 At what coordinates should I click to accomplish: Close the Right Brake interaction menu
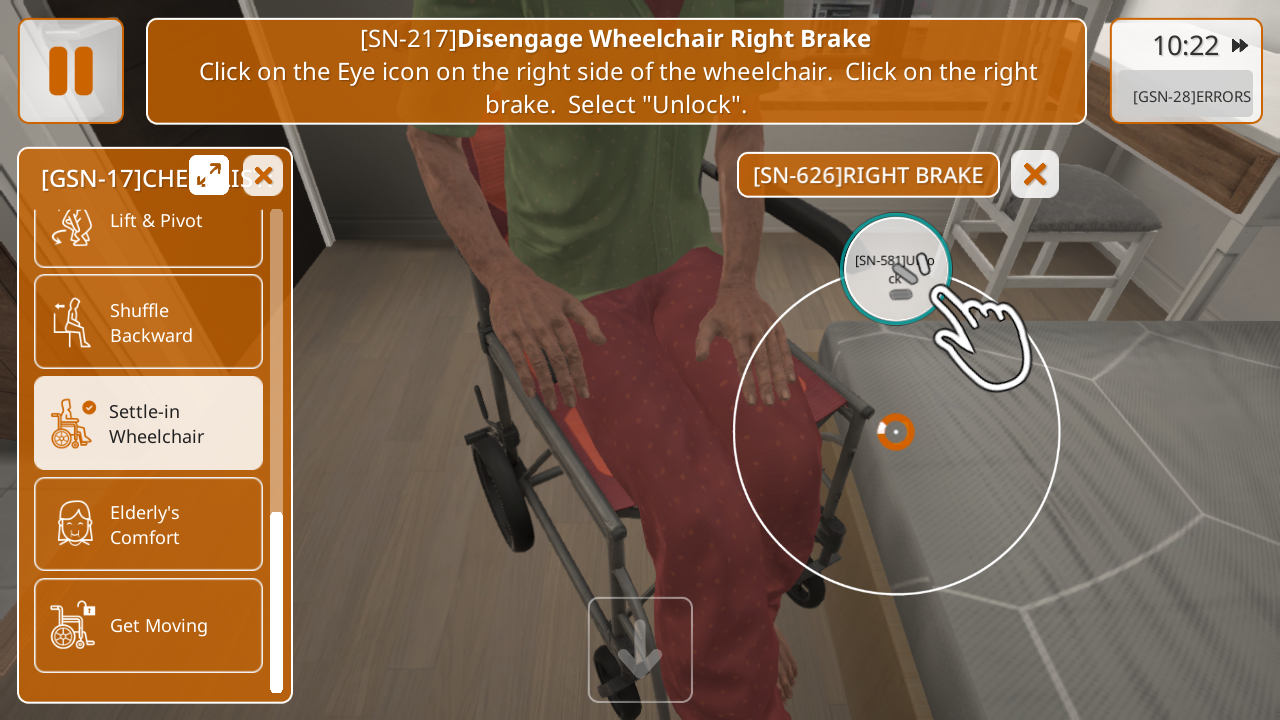coord(1035,174)
